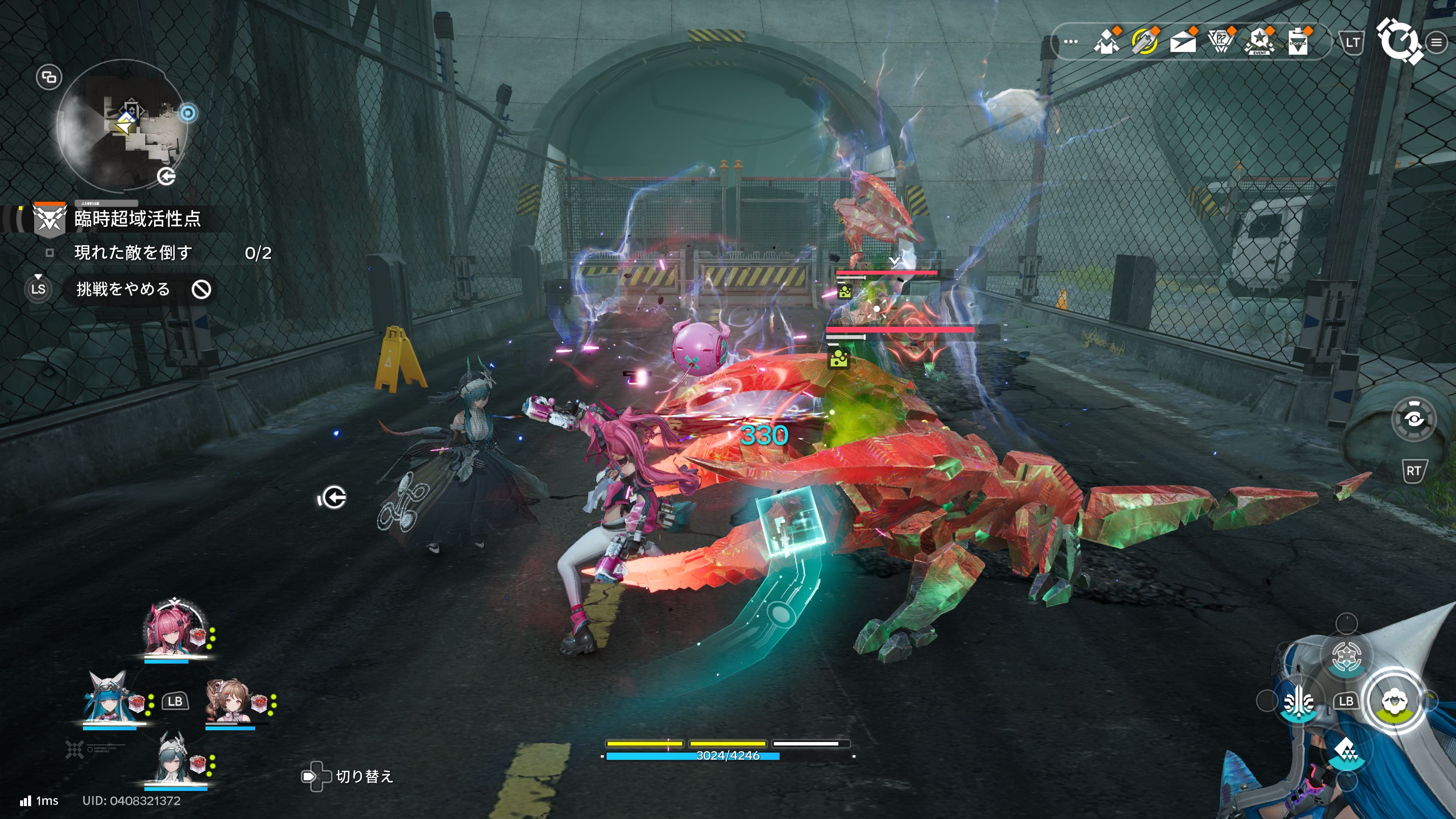Open the yellow-circled weapon icon
The image size is (1456, 819).
click(x=1144, y=42)
